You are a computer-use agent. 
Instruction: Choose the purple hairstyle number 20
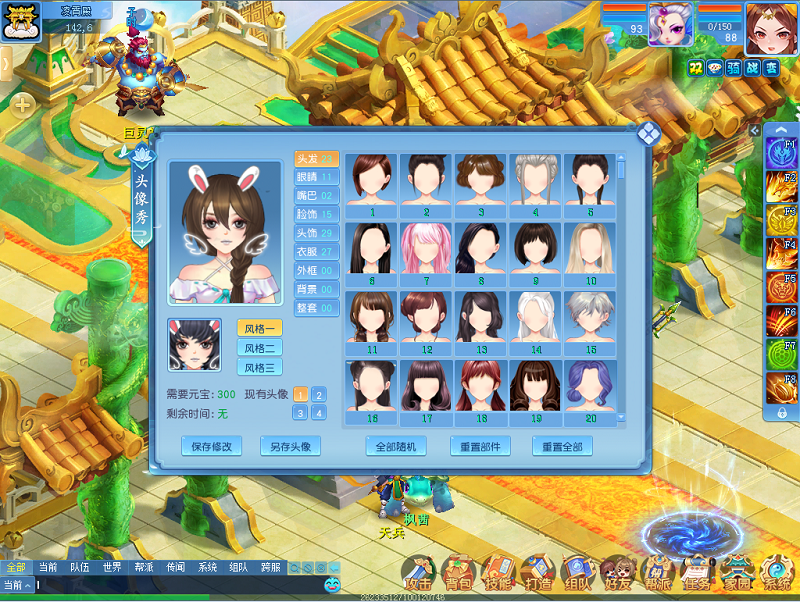pyautogui.click(x=591, y=390)
